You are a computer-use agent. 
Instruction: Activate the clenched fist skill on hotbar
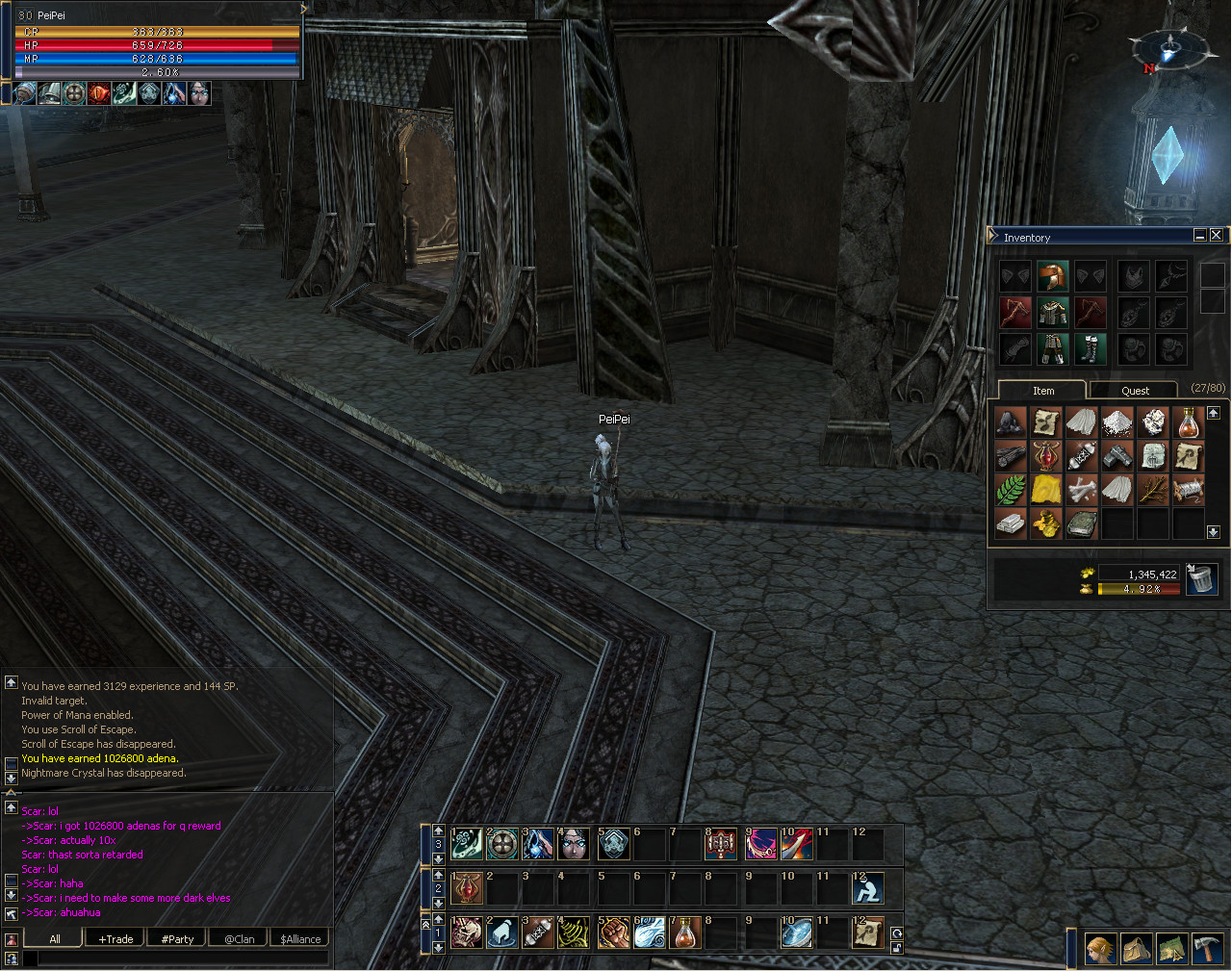(613, 933)
